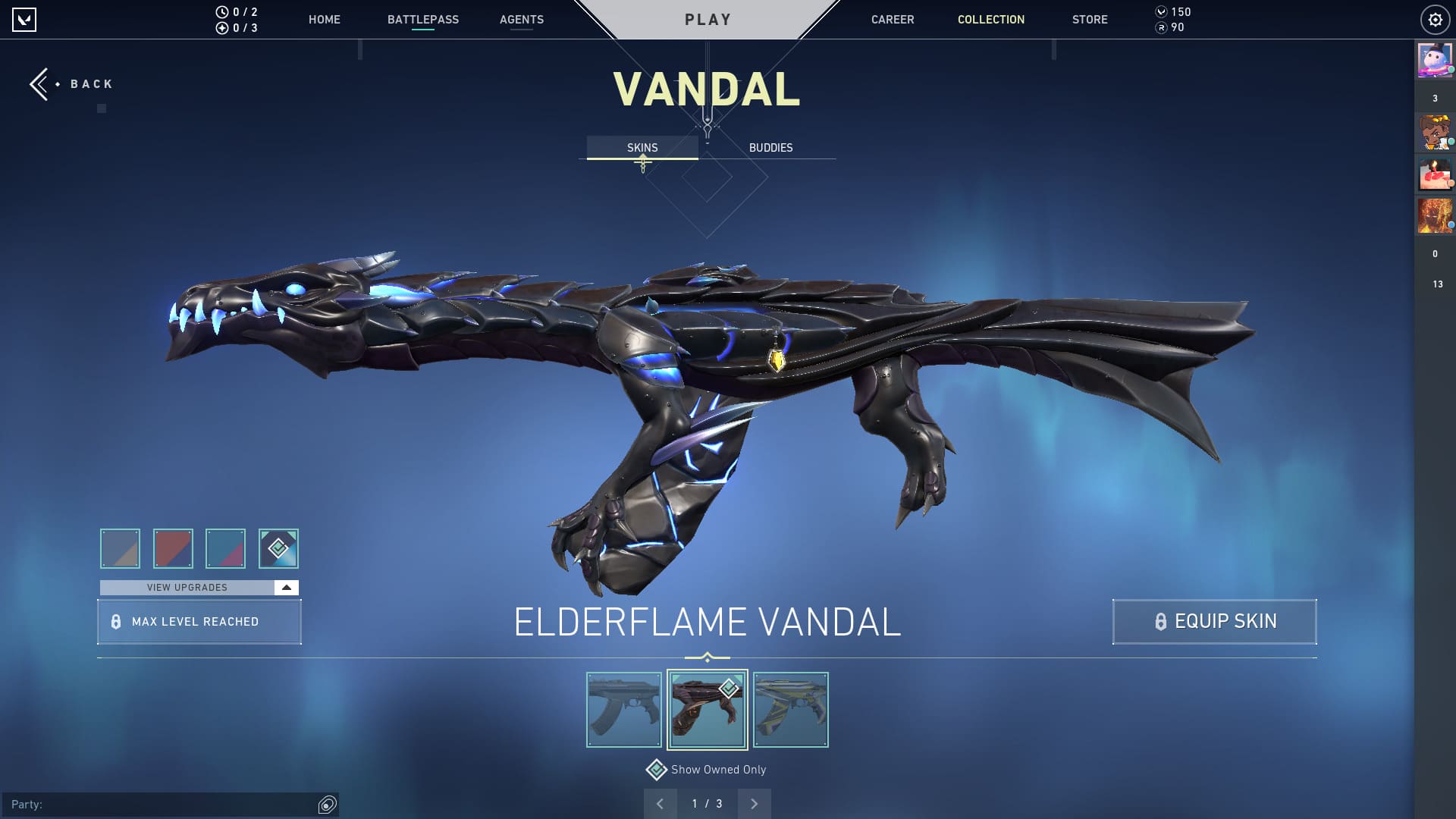This screenshot has width=1456, height=819.
Task: Go to the next skins page
Action: 754,804
